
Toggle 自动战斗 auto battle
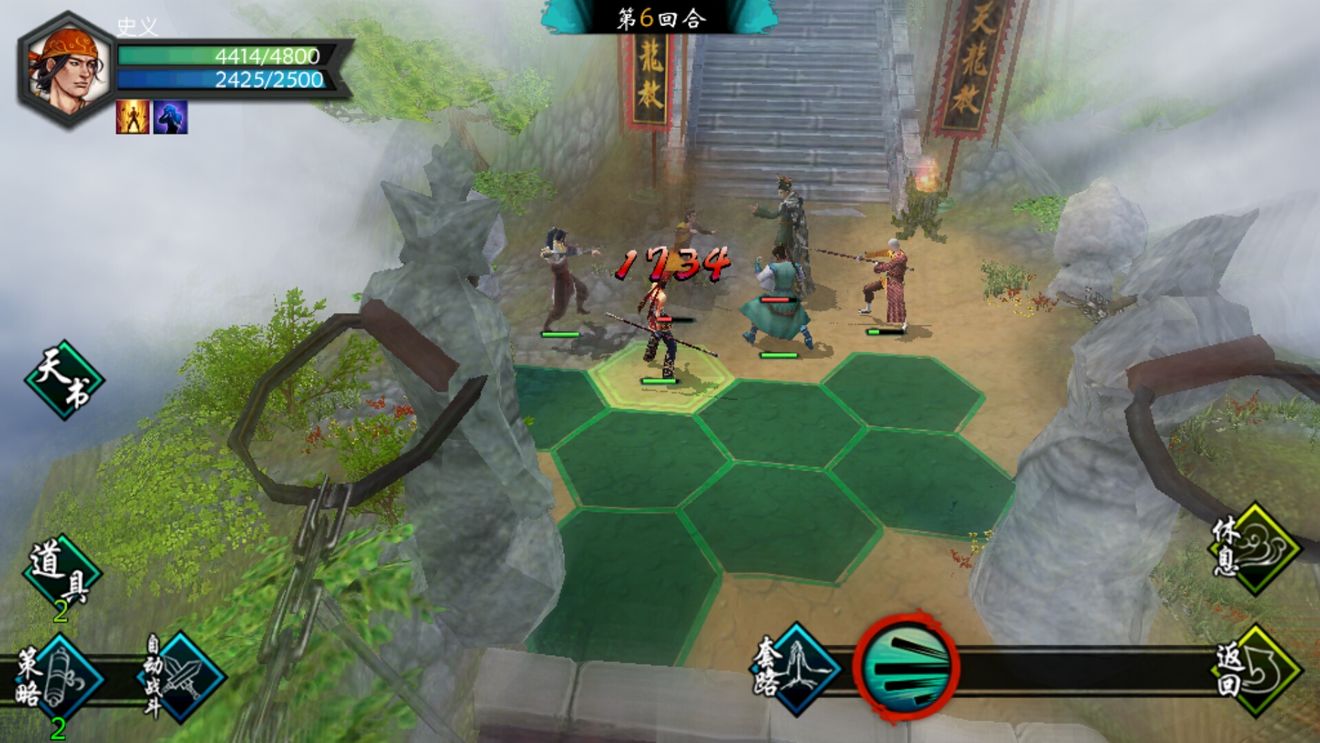181,677
